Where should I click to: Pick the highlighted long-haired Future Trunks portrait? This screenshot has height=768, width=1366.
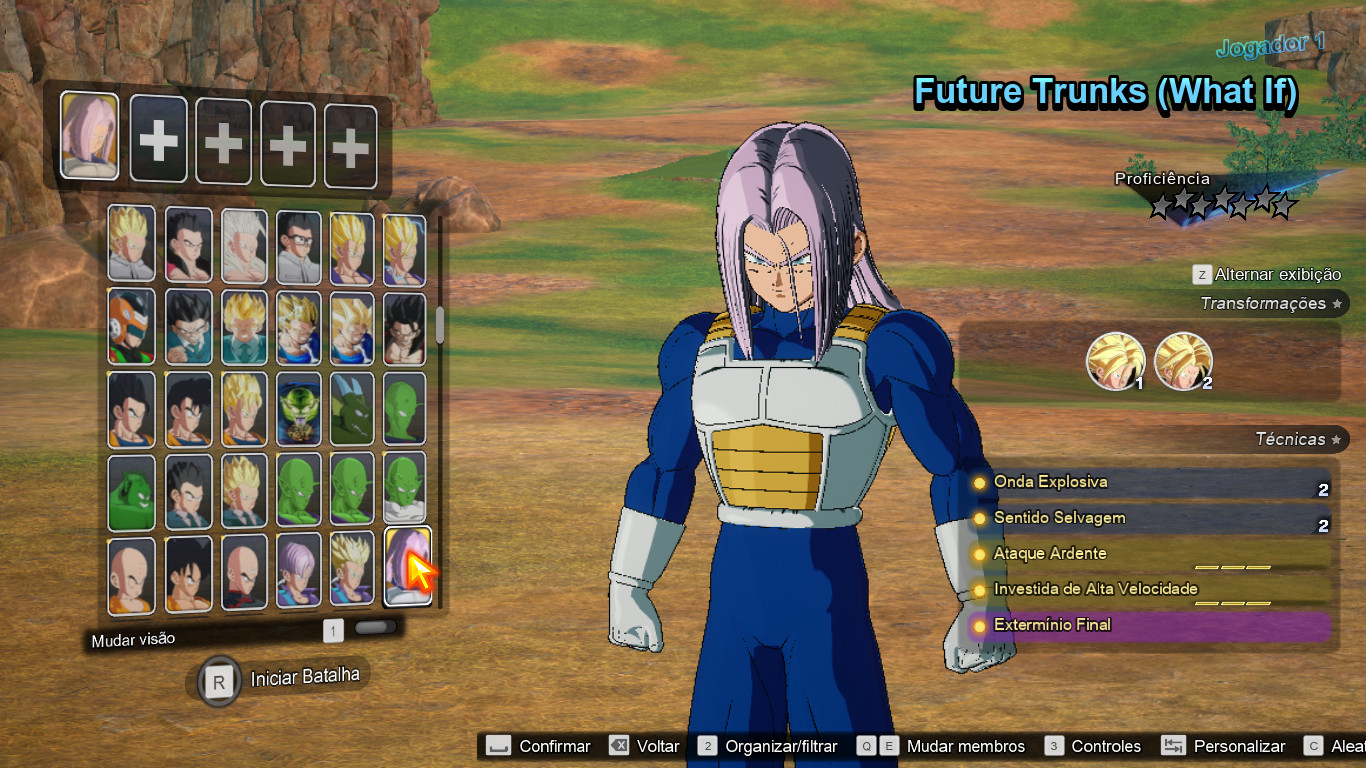pyautogui.click(x=407, y=567)
